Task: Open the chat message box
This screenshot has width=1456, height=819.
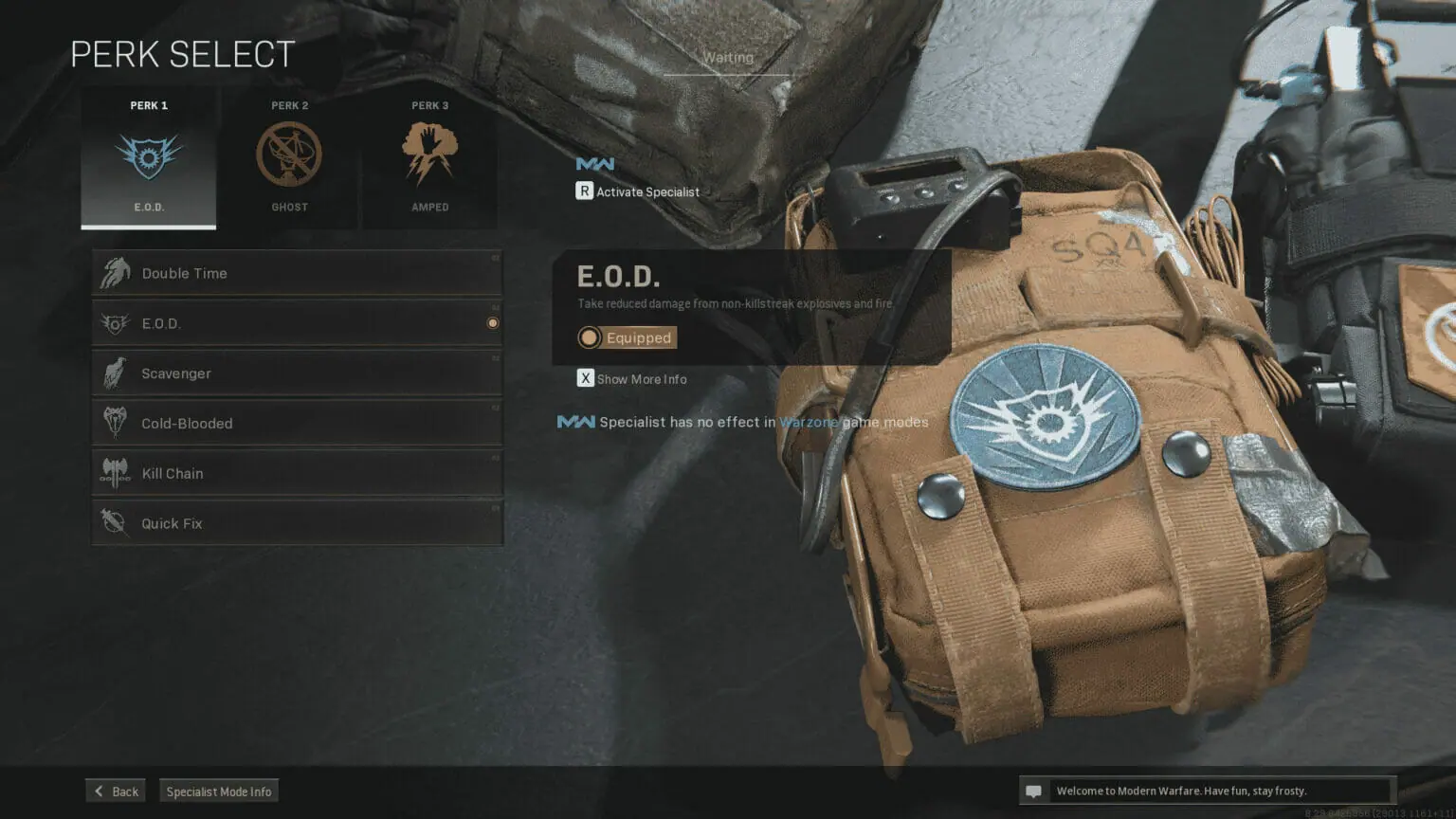Action: (x=1207, y=791)
